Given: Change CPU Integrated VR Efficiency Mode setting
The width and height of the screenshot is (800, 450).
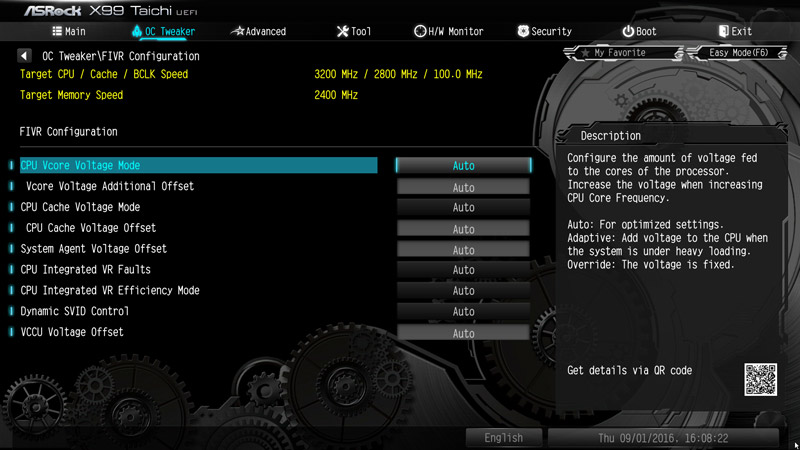Looking at the screenshot, I should (463, 291).
